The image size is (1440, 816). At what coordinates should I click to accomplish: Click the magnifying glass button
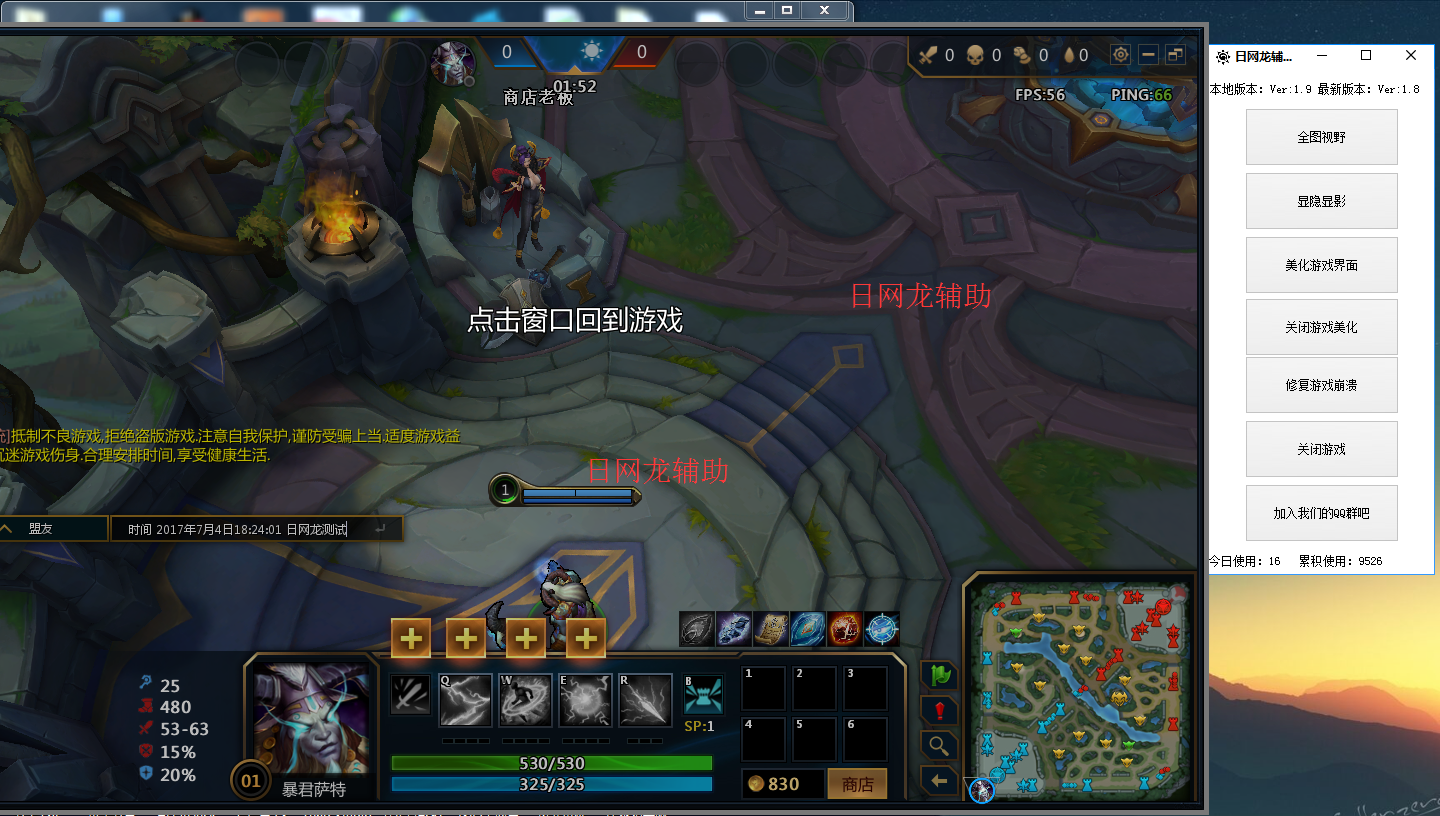pyautogui.click(x=939, y=746)
